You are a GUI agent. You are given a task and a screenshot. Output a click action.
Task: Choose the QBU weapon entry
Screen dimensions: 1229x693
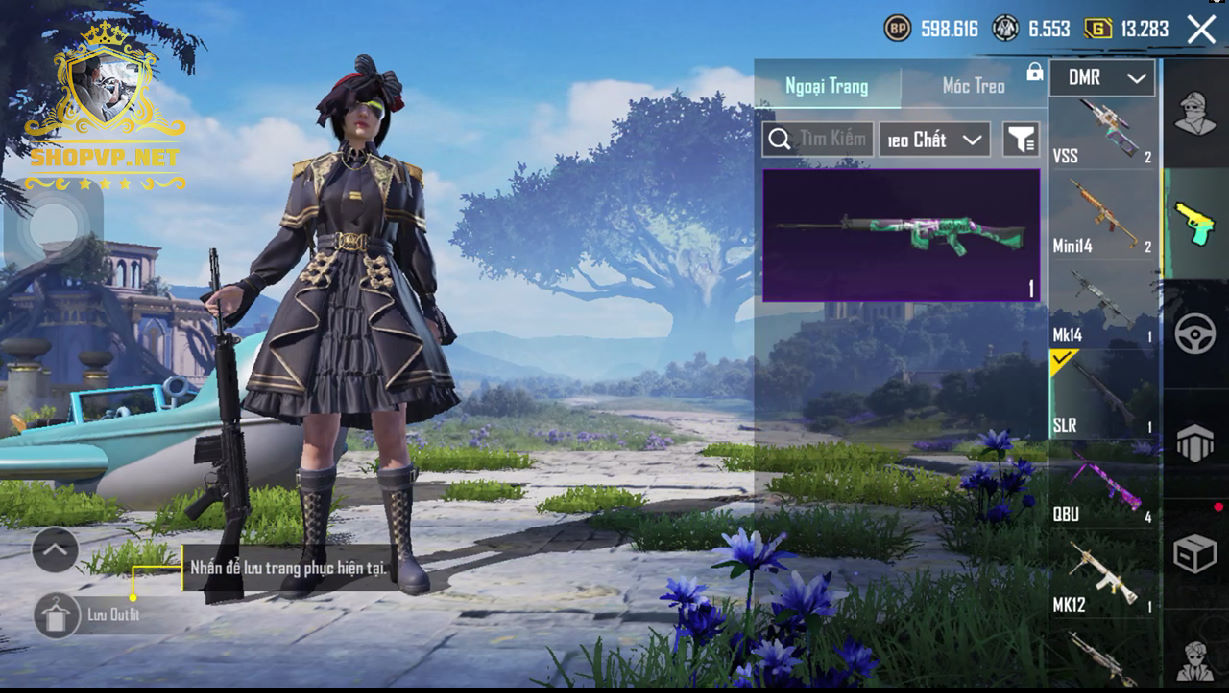(x=1103, y=486)
